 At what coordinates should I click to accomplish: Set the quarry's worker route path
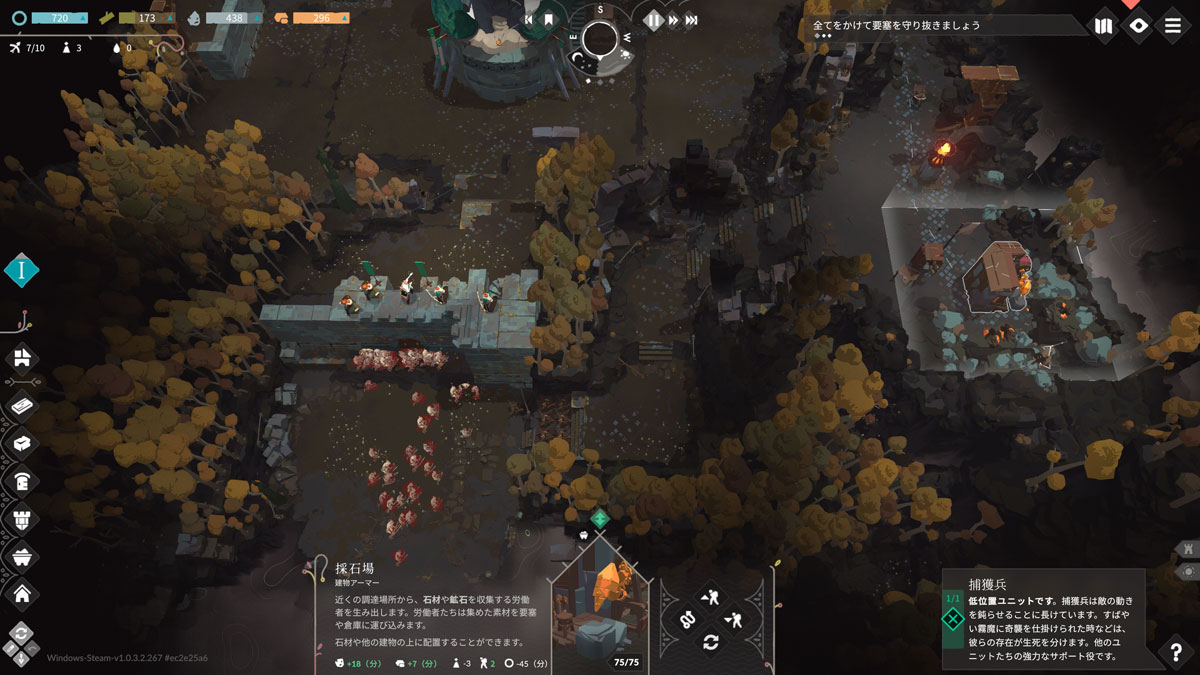pyautogui.click(x=688, y=620)
